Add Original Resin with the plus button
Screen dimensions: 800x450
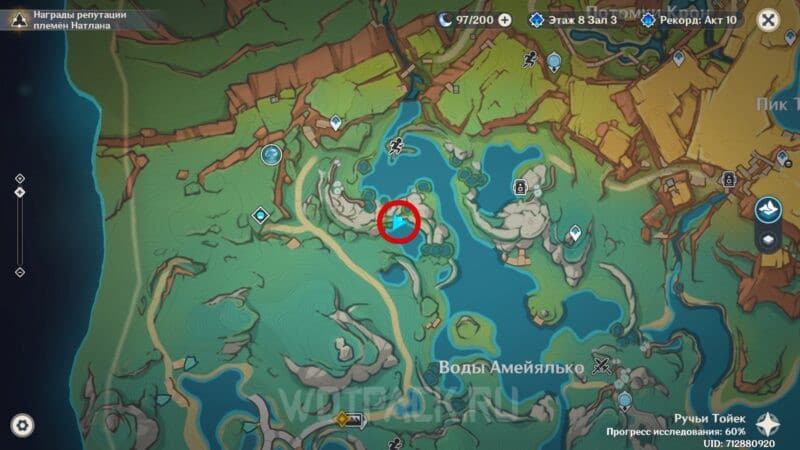[504, 19]
